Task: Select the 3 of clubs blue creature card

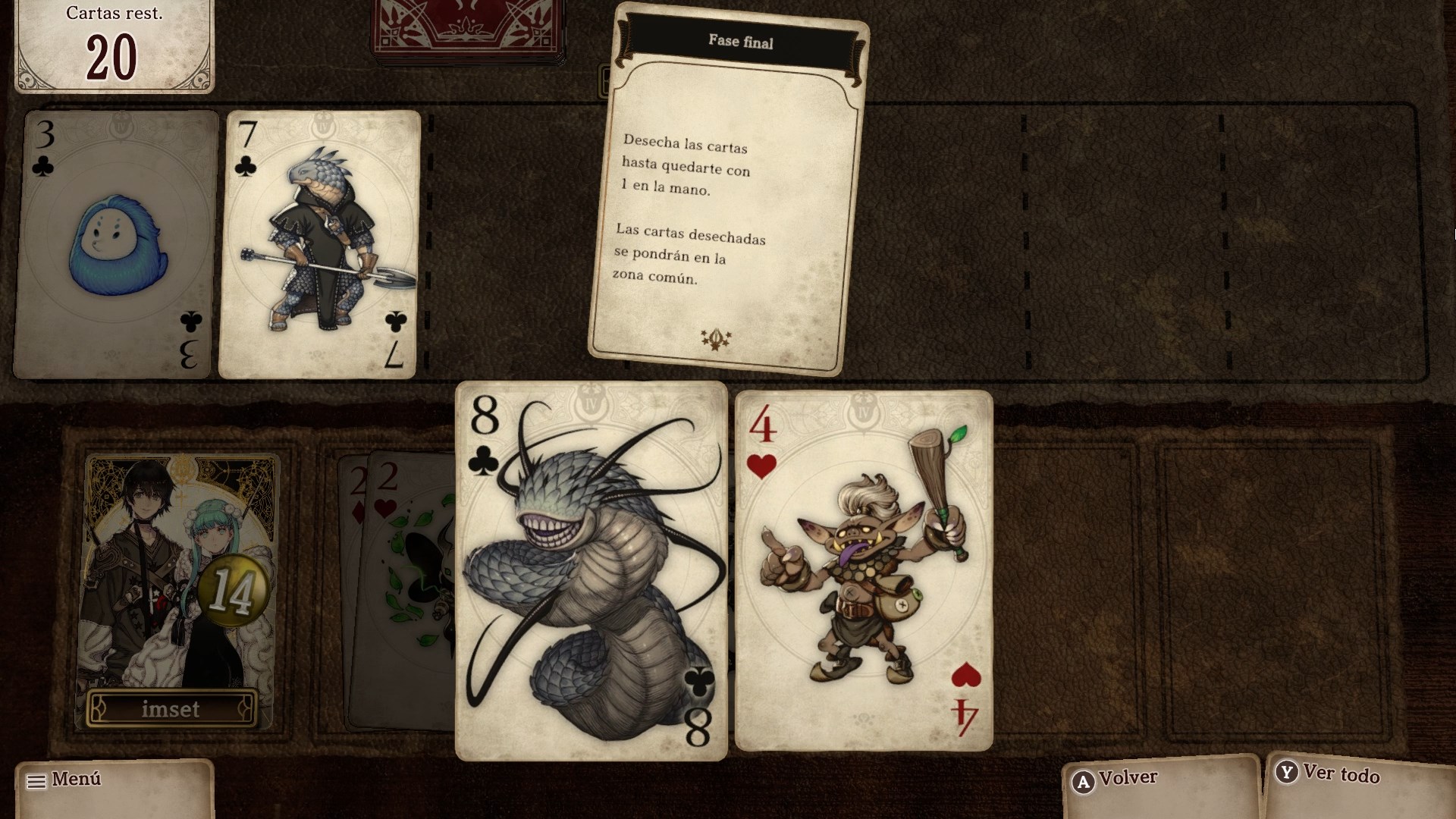Action: [115, 244]
